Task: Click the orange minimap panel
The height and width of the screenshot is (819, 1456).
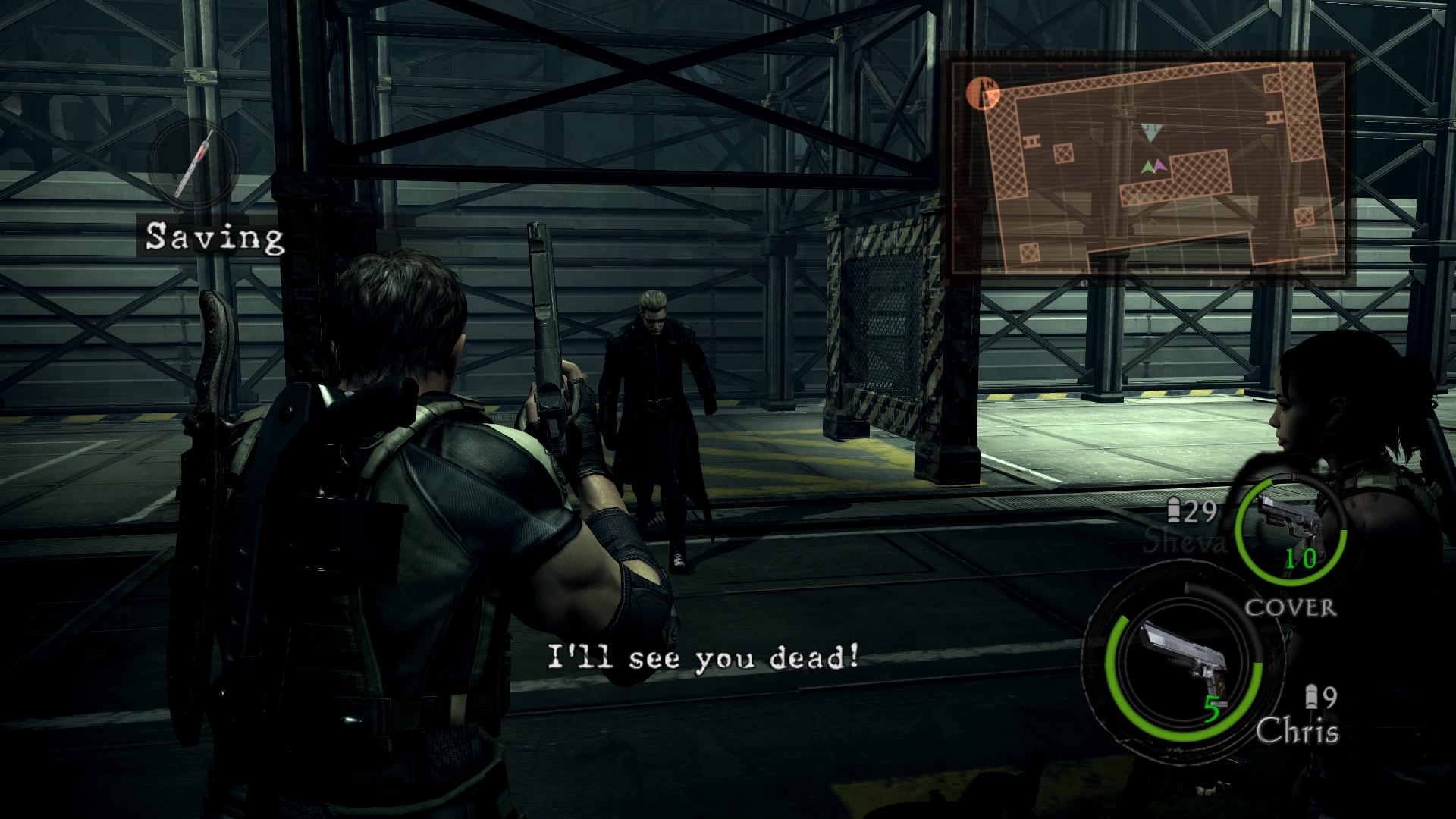Action: coord(1147,168)
